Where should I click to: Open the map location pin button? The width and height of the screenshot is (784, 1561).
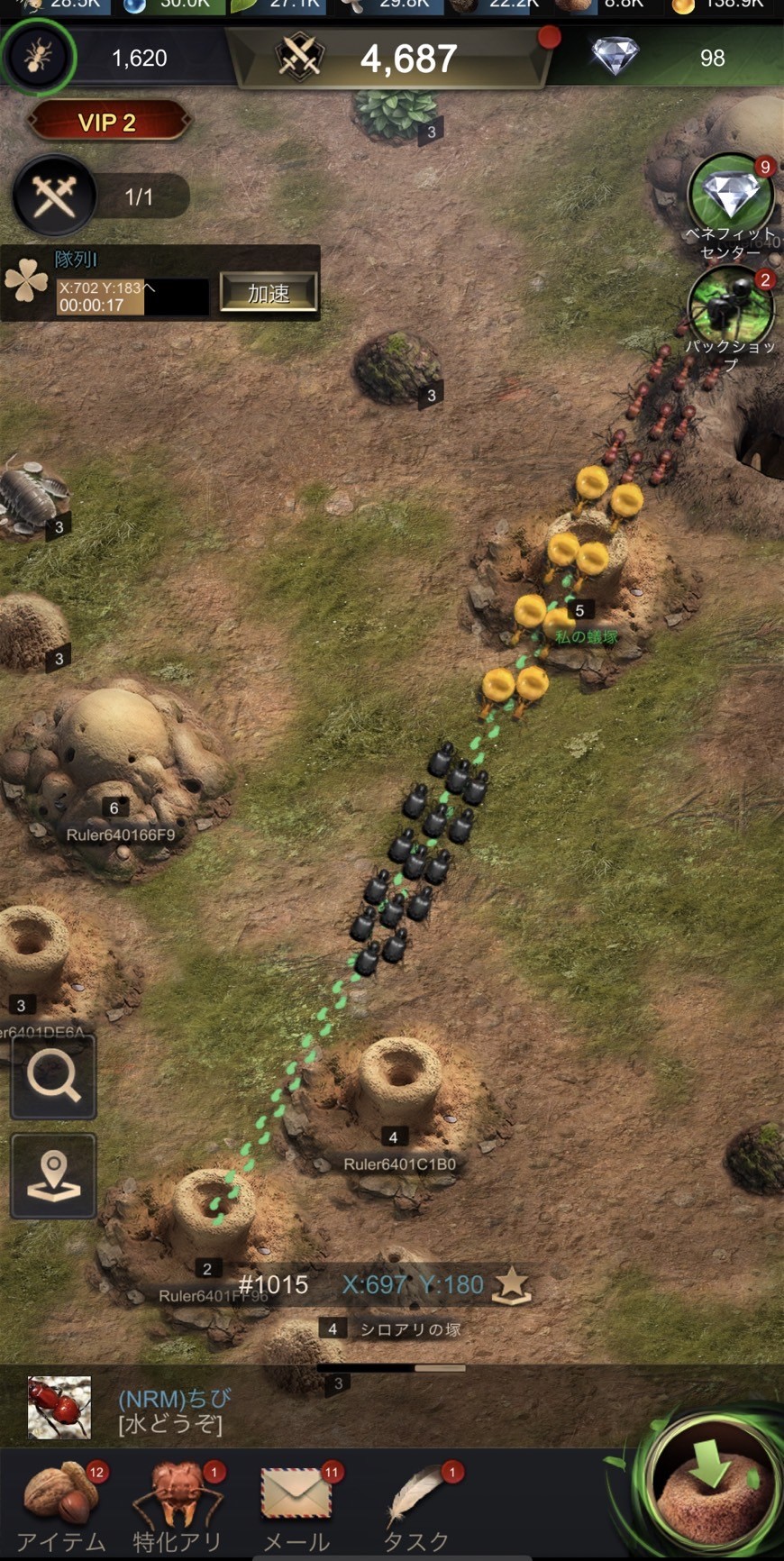(x=53, y=1176)
